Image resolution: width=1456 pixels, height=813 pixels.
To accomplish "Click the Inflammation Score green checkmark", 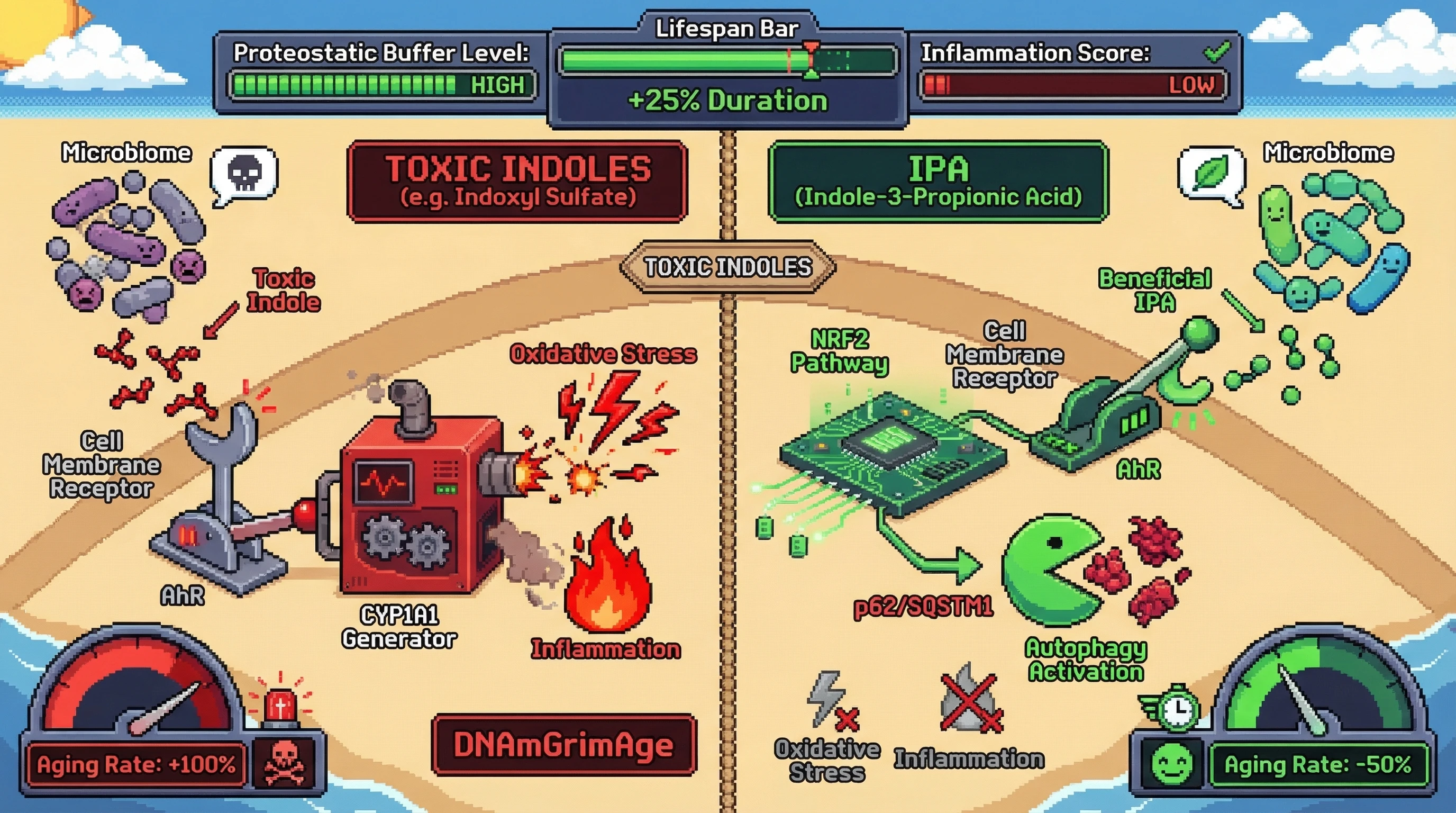I will (1216, 52).
